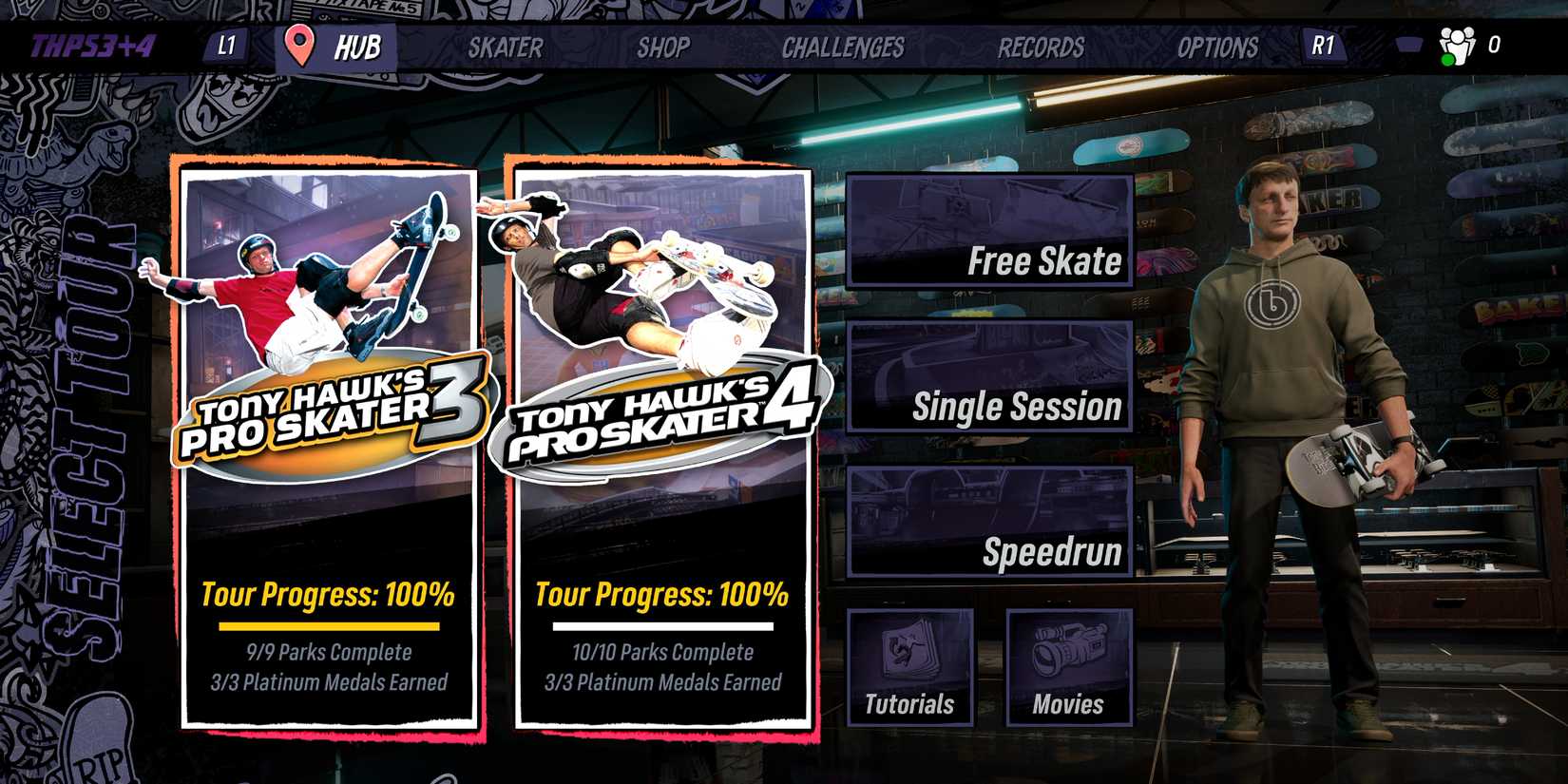View the RECORDS menu
Screen dimensions: 1568x784
click(x=1041, y=48)
